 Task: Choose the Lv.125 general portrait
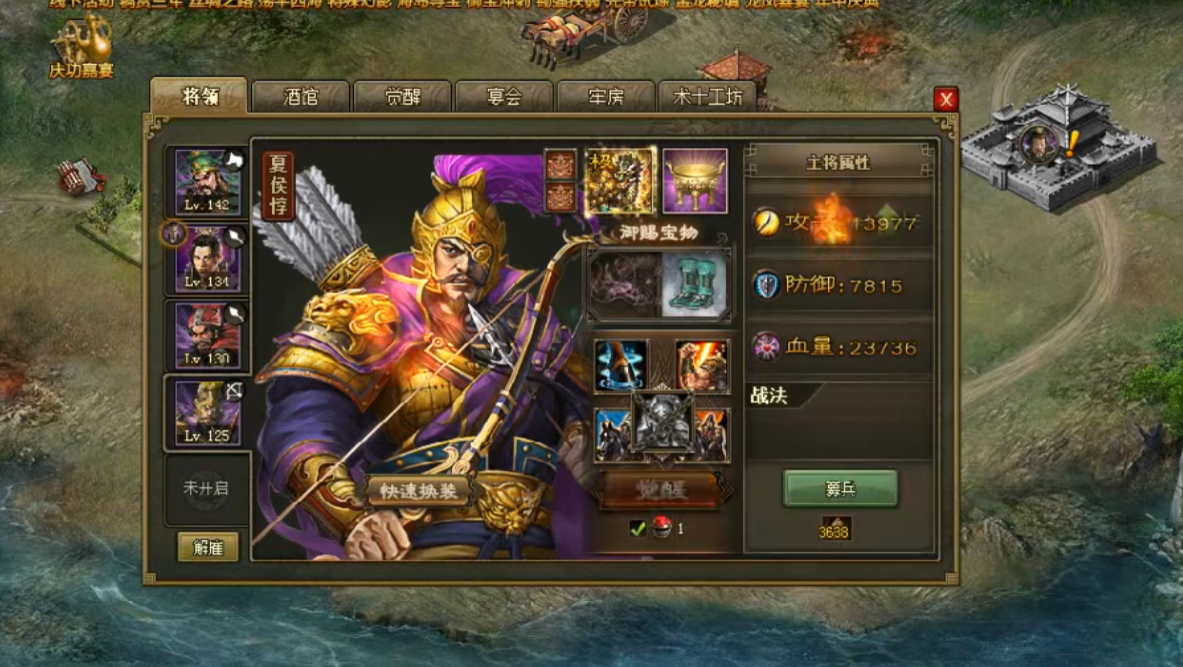click(x=207, y=412)
